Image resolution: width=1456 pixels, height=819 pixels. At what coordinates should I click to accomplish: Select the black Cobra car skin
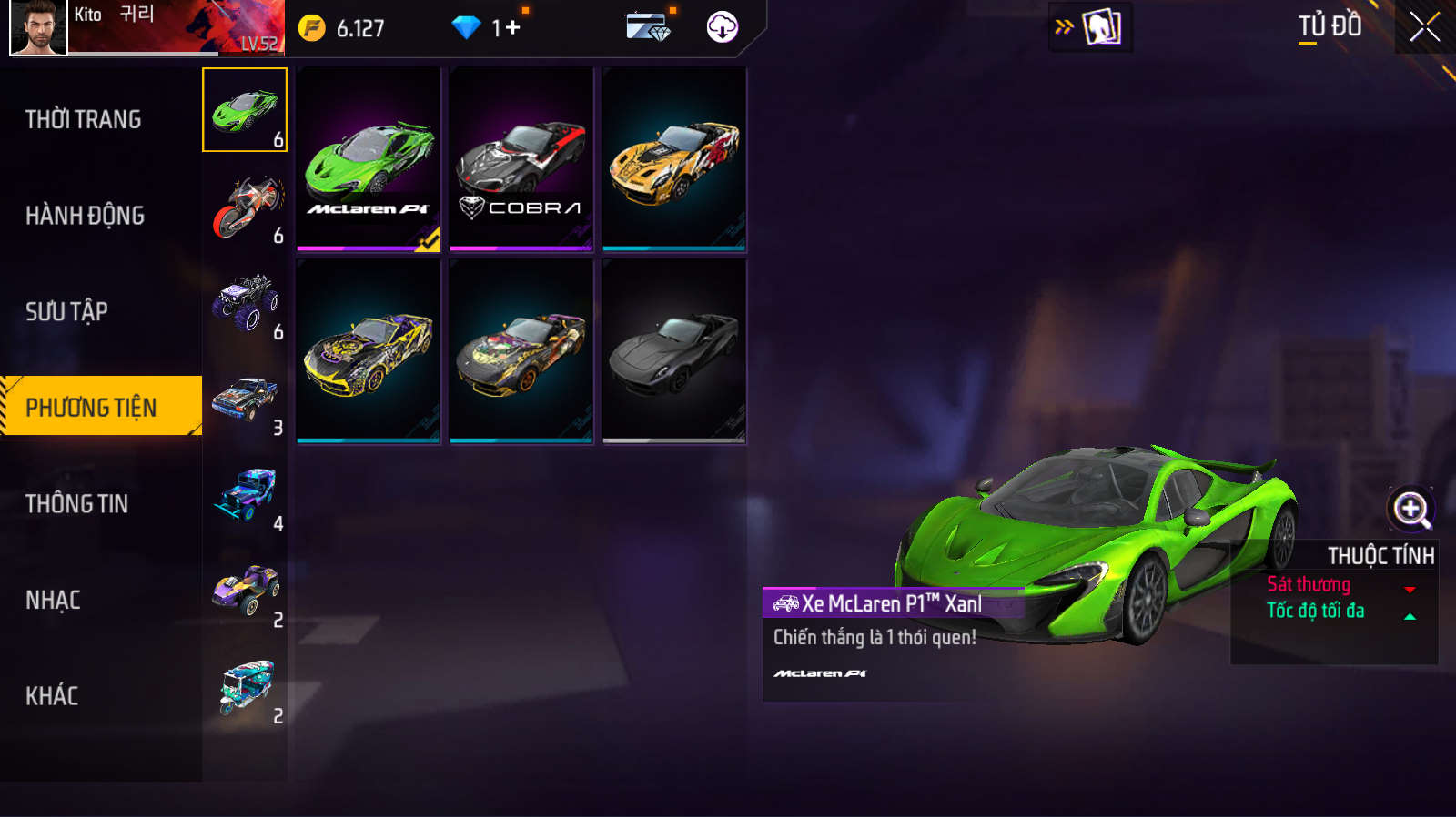pos(521,159)
